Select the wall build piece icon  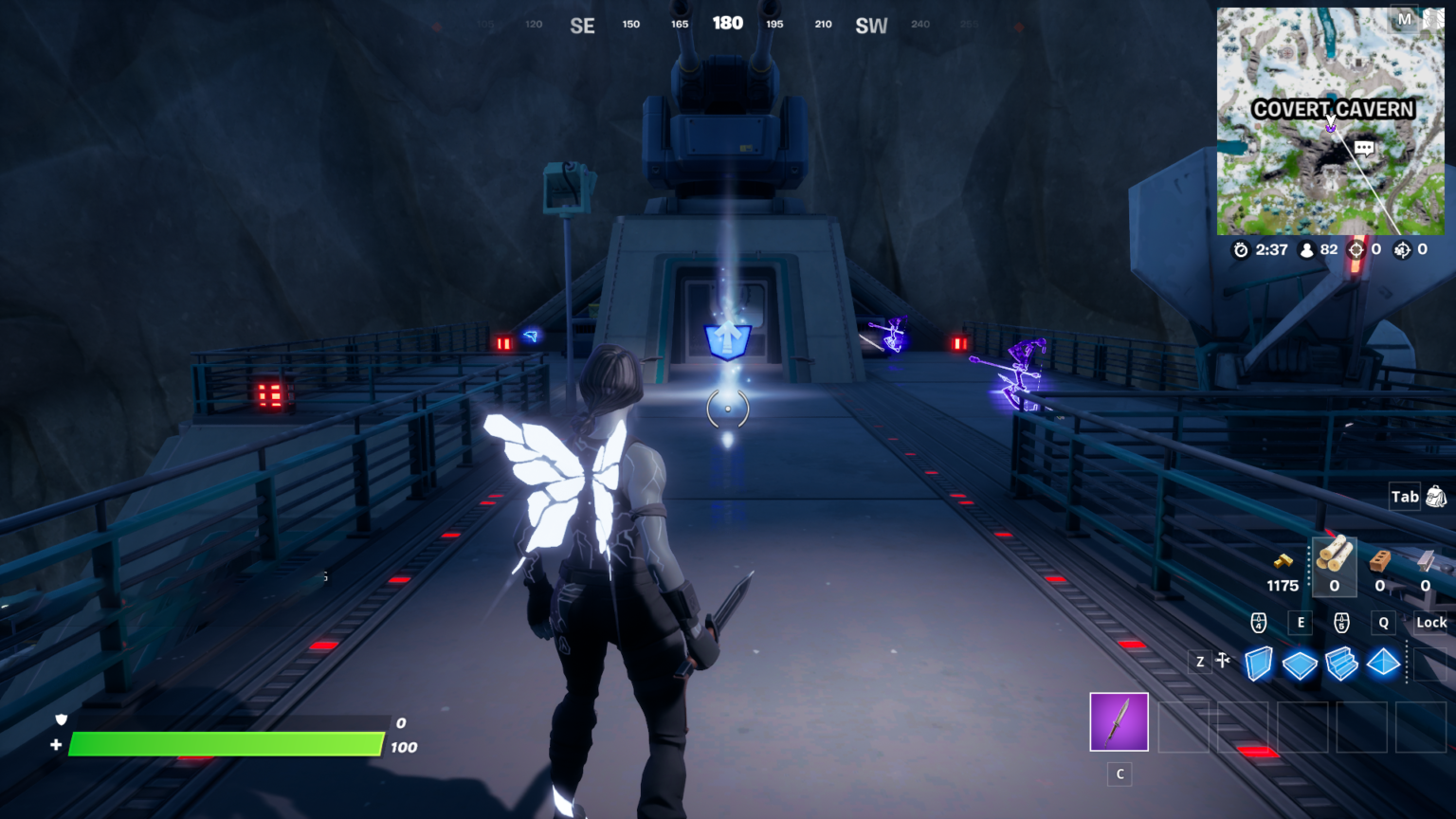click(1257, 664)
